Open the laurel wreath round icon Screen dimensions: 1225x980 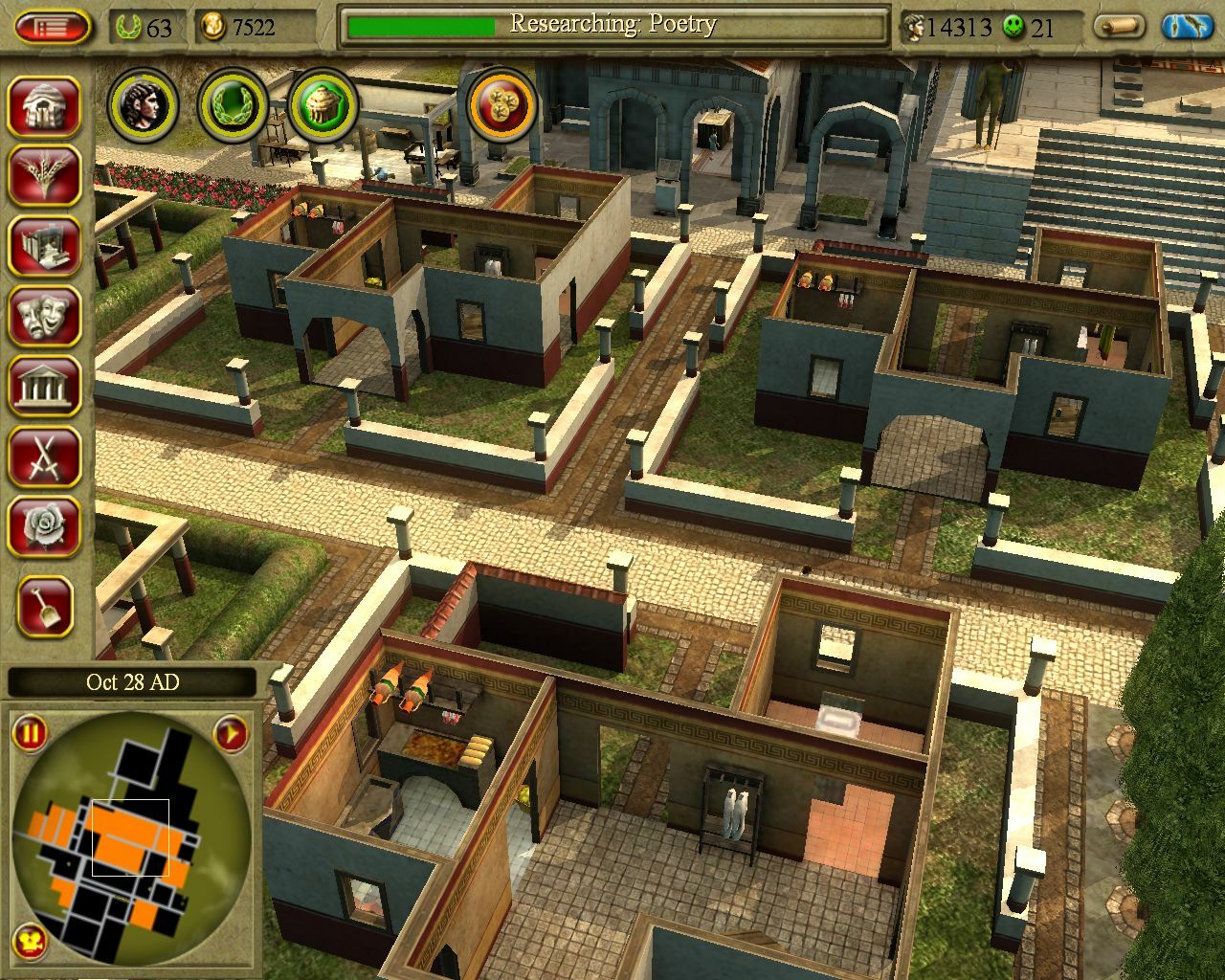click(x=233, y=104)
